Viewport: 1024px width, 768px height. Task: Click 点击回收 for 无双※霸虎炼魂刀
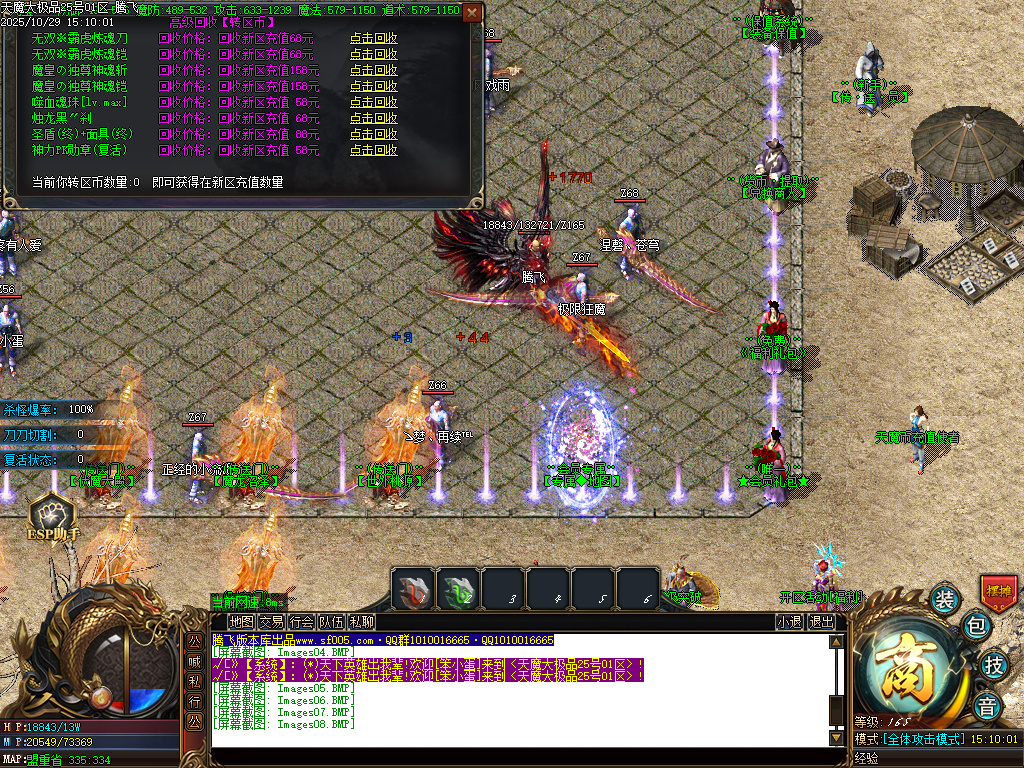(373, 39)
